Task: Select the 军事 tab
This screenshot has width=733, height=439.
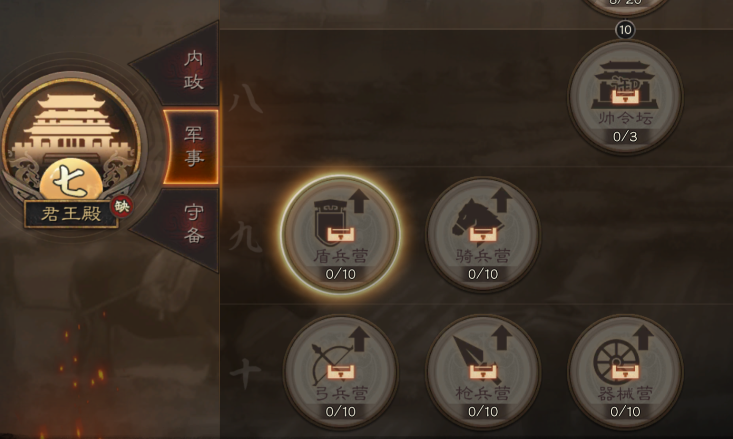Action: tap(192, 146)
